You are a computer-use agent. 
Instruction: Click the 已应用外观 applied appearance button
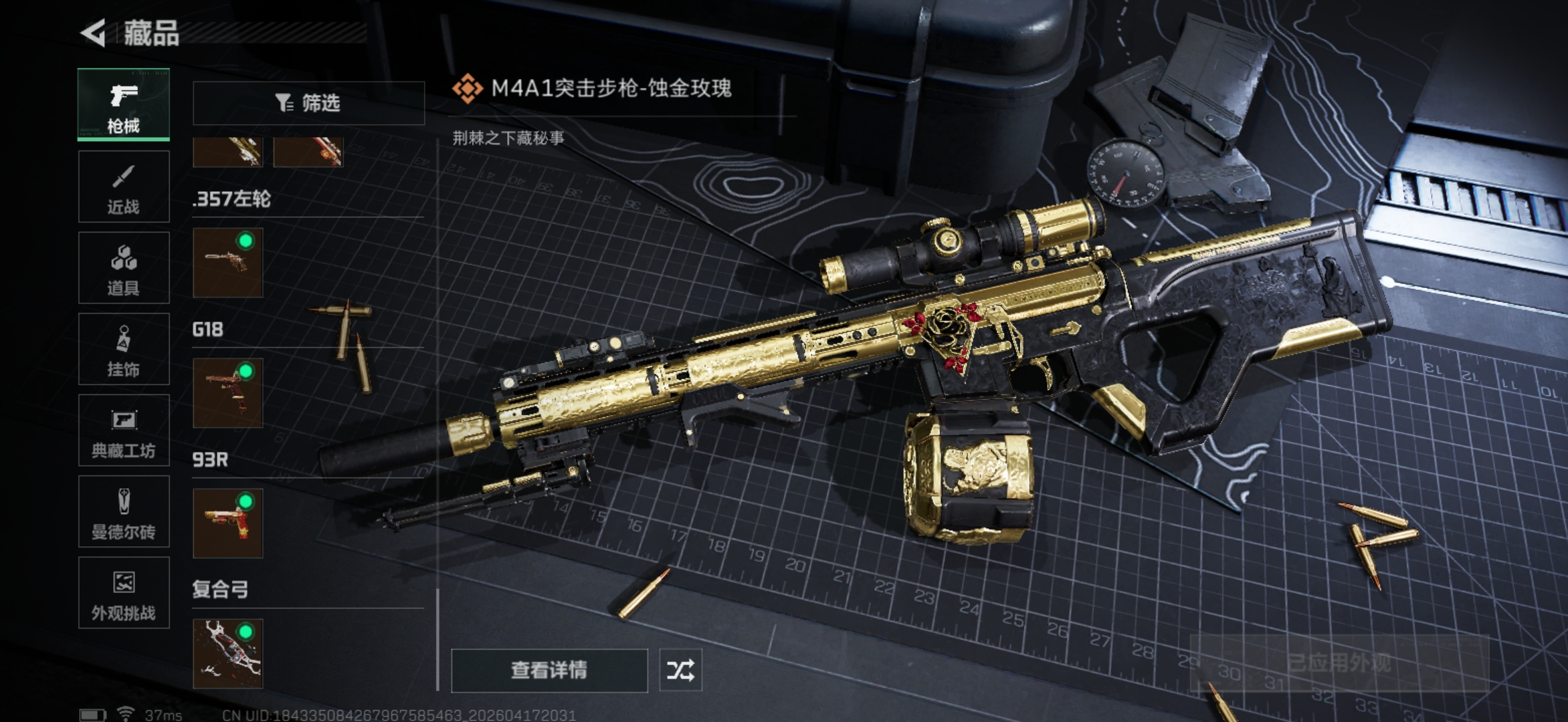coord(1339,663)
